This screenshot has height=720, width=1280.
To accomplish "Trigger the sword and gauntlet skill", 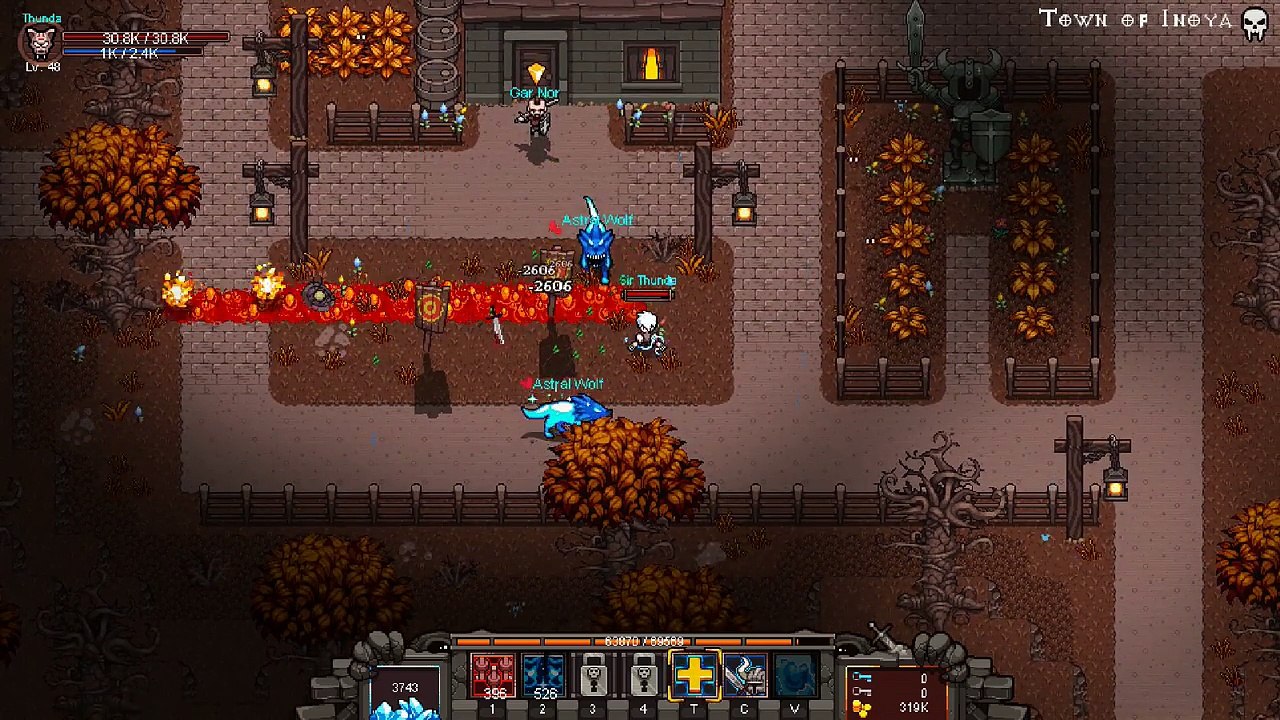I will [744, 676].
